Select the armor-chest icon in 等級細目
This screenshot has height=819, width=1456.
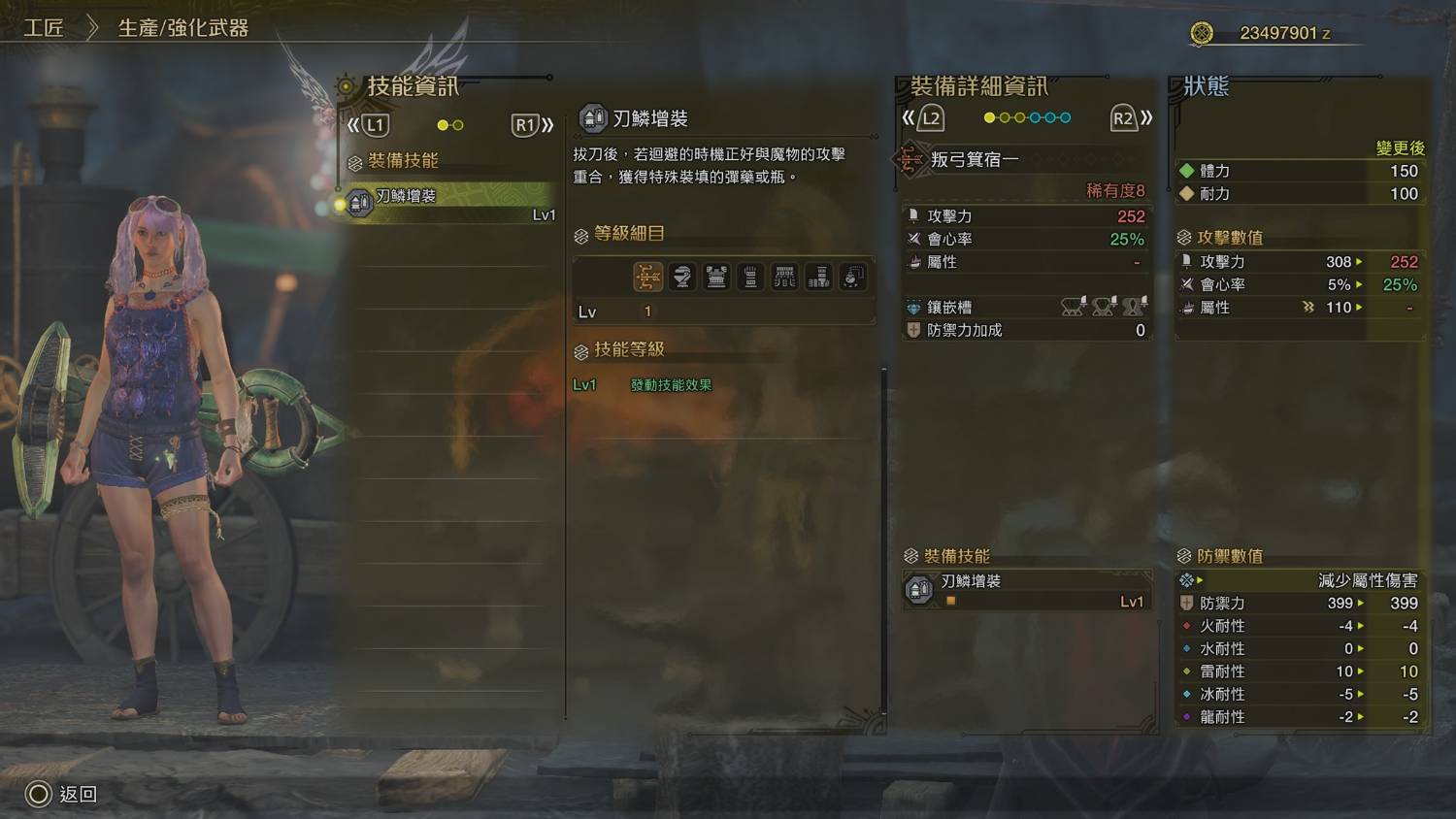tap(716, 277)
